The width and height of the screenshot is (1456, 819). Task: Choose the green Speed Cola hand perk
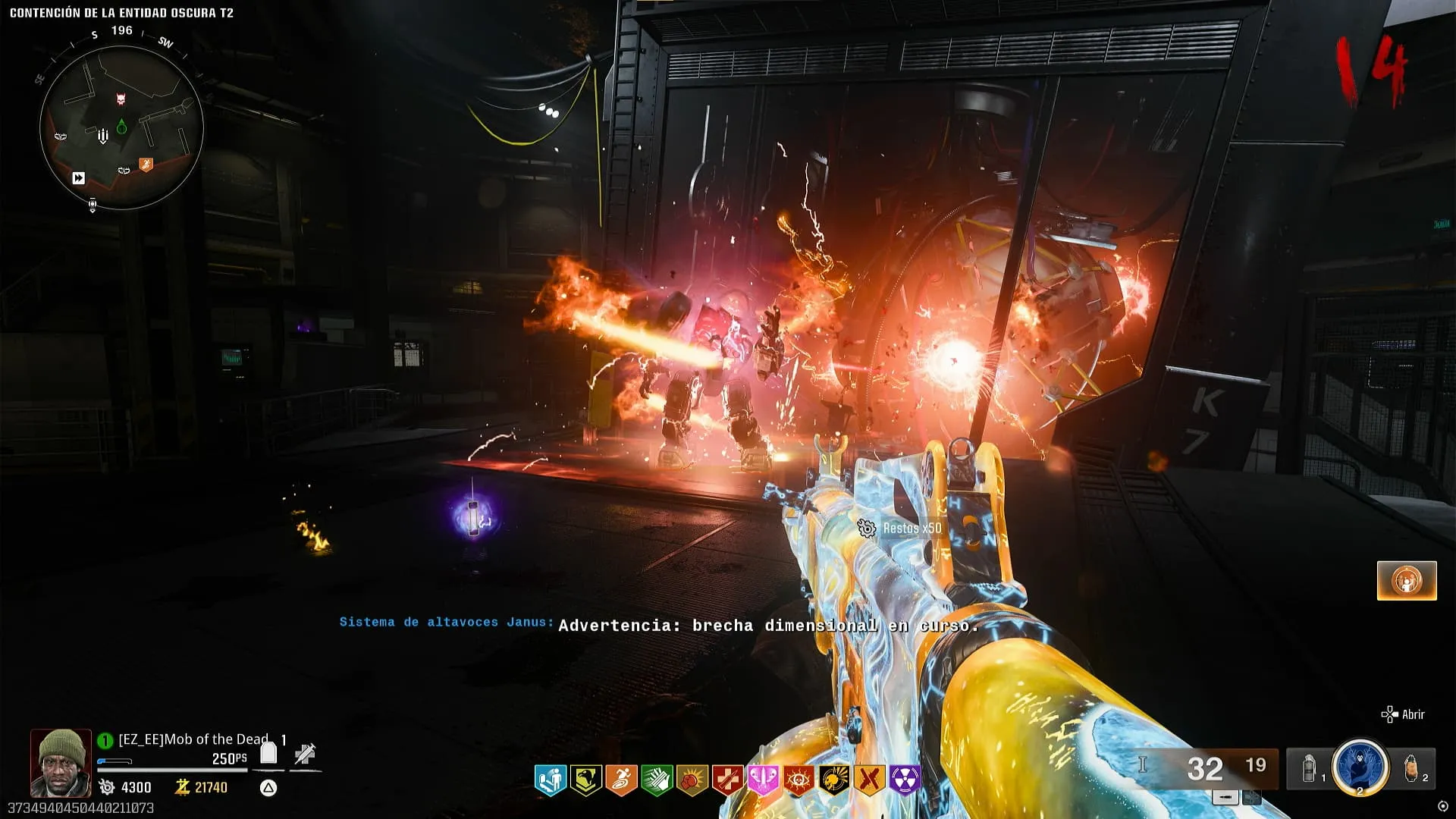point(657,780)
